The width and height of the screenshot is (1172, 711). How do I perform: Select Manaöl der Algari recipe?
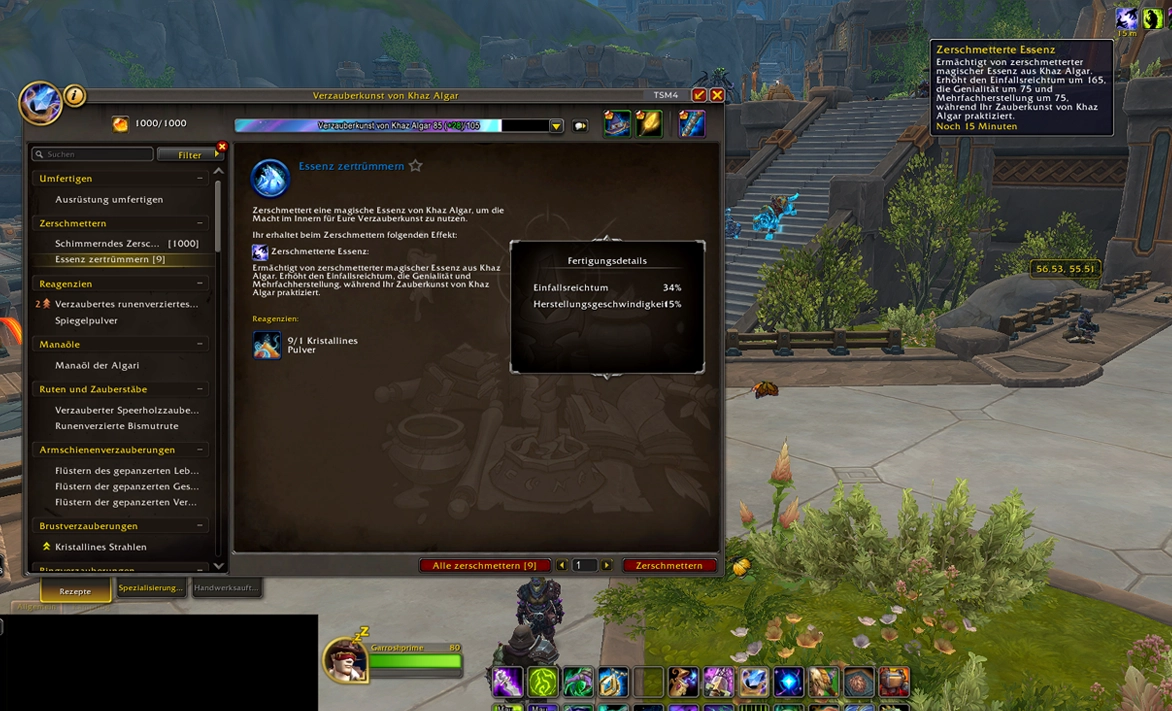click(x=97, y=365)
